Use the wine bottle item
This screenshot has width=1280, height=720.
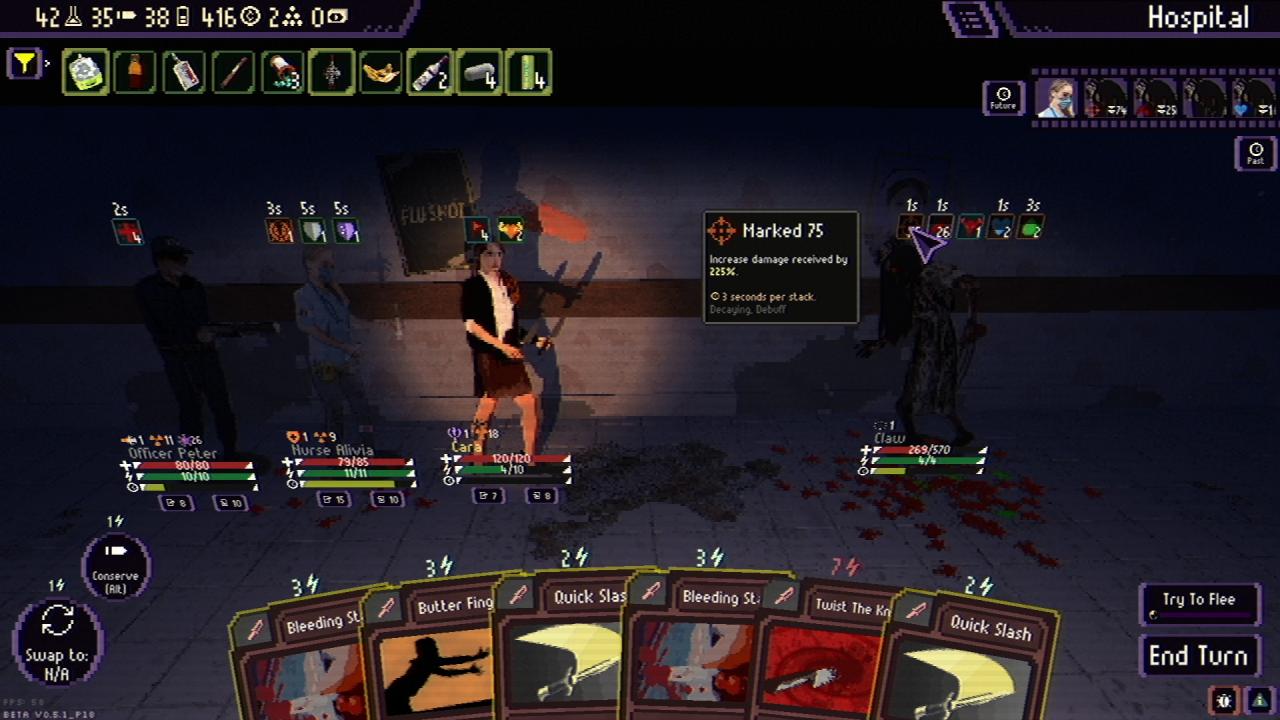(429, 72)
